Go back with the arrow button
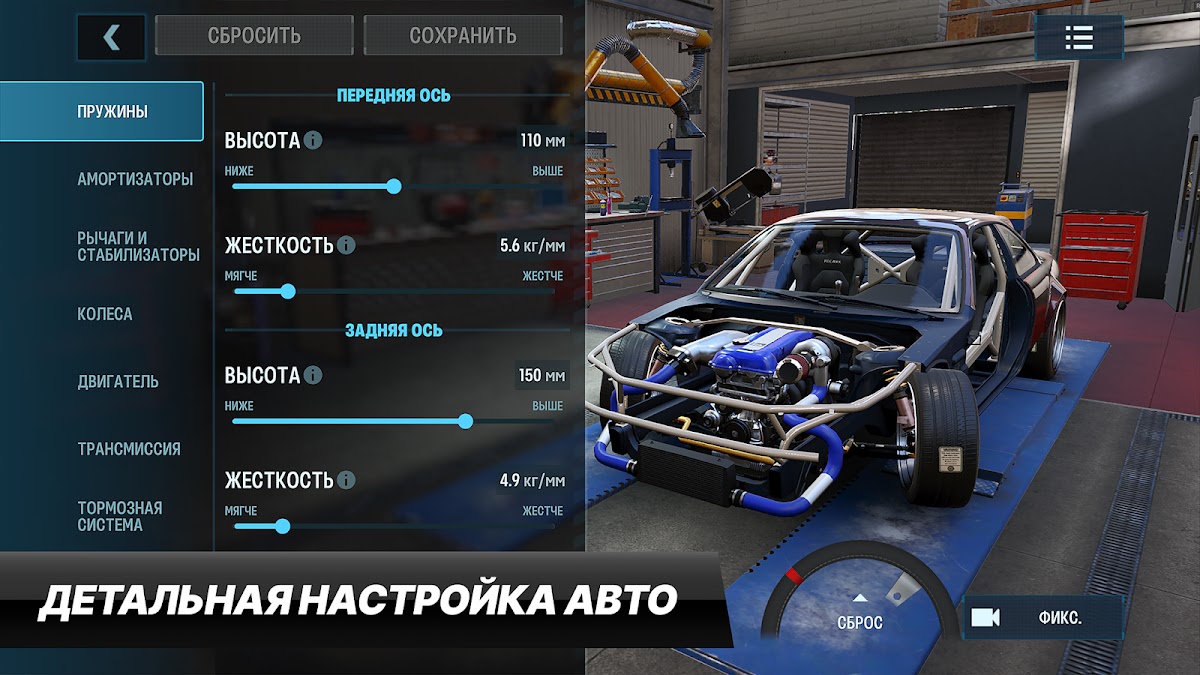Image resolution: width=1200 pixels, height=675 pixels. (x=111, y=37)
